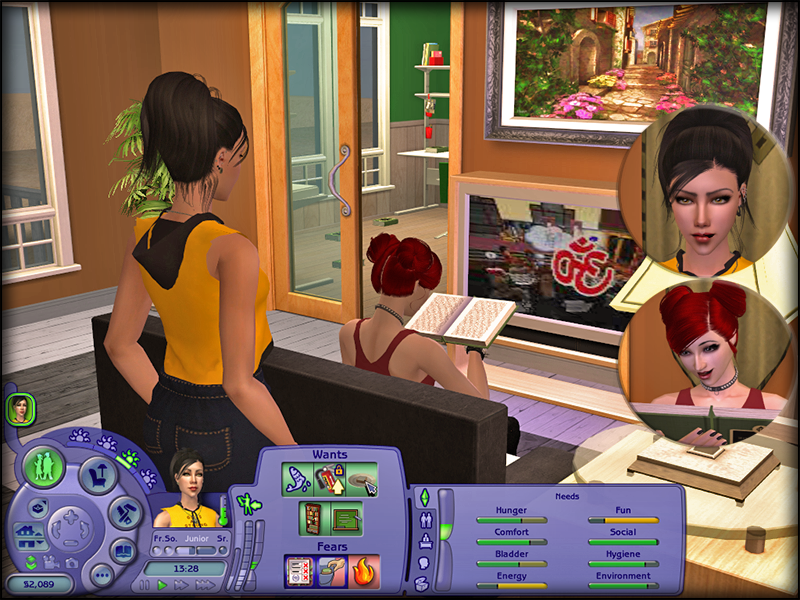Screen dimensions: 800x600
Task: Open Buy mode with the armchair and lamp button
Action: click(x=98, y=475)
